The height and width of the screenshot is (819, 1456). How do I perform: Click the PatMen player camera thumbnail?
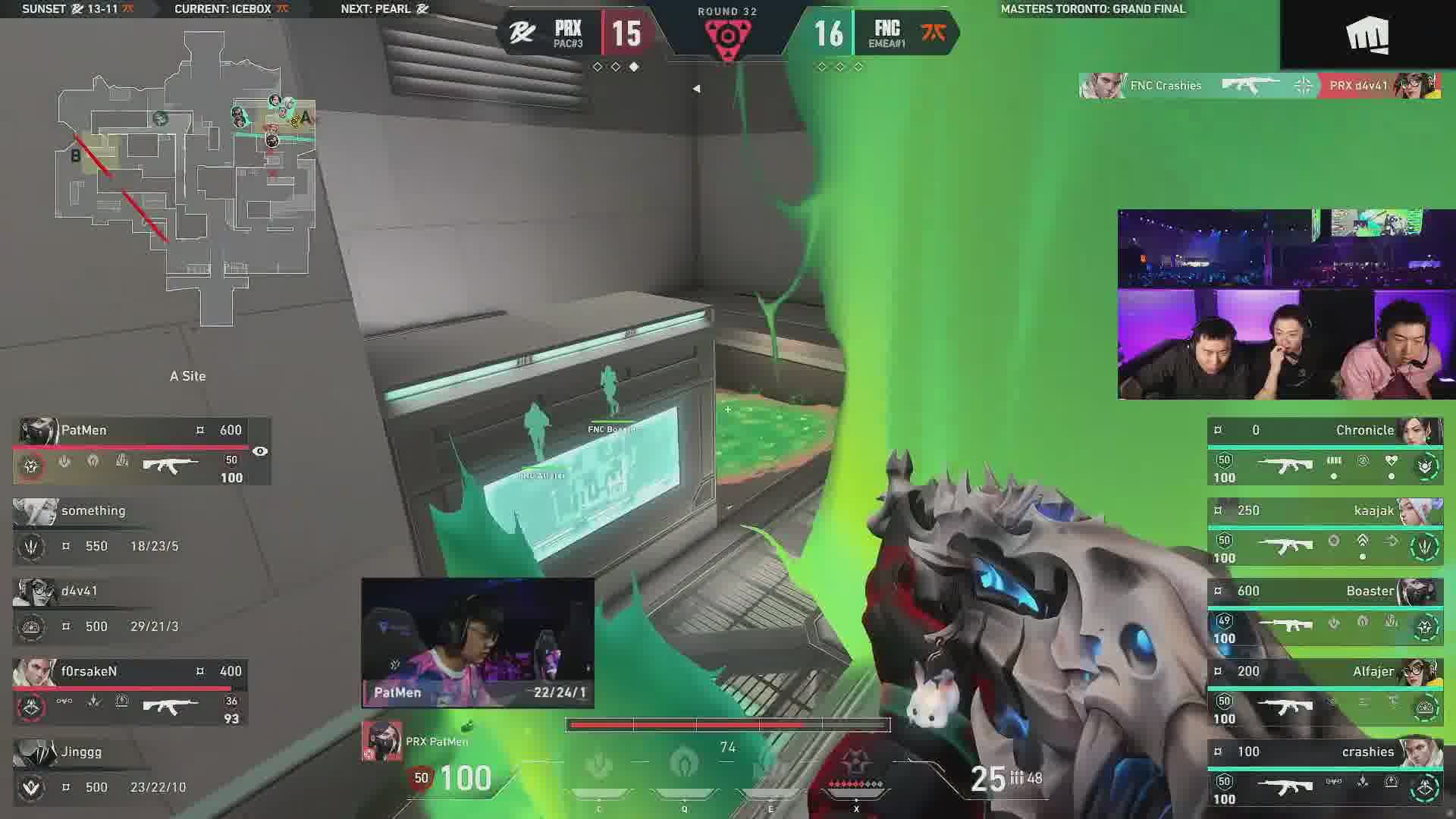pos(478,642)
